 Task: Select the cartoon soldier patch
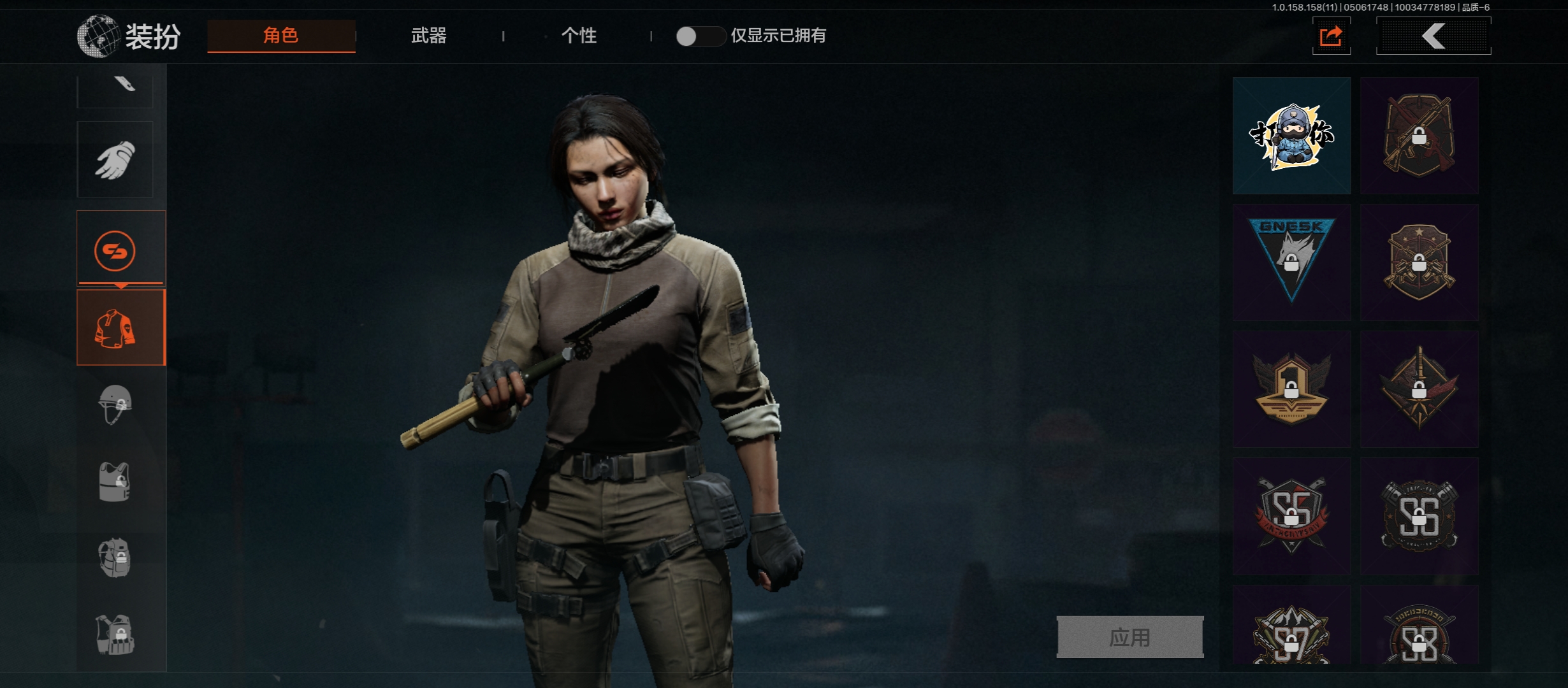point(1291,136)
